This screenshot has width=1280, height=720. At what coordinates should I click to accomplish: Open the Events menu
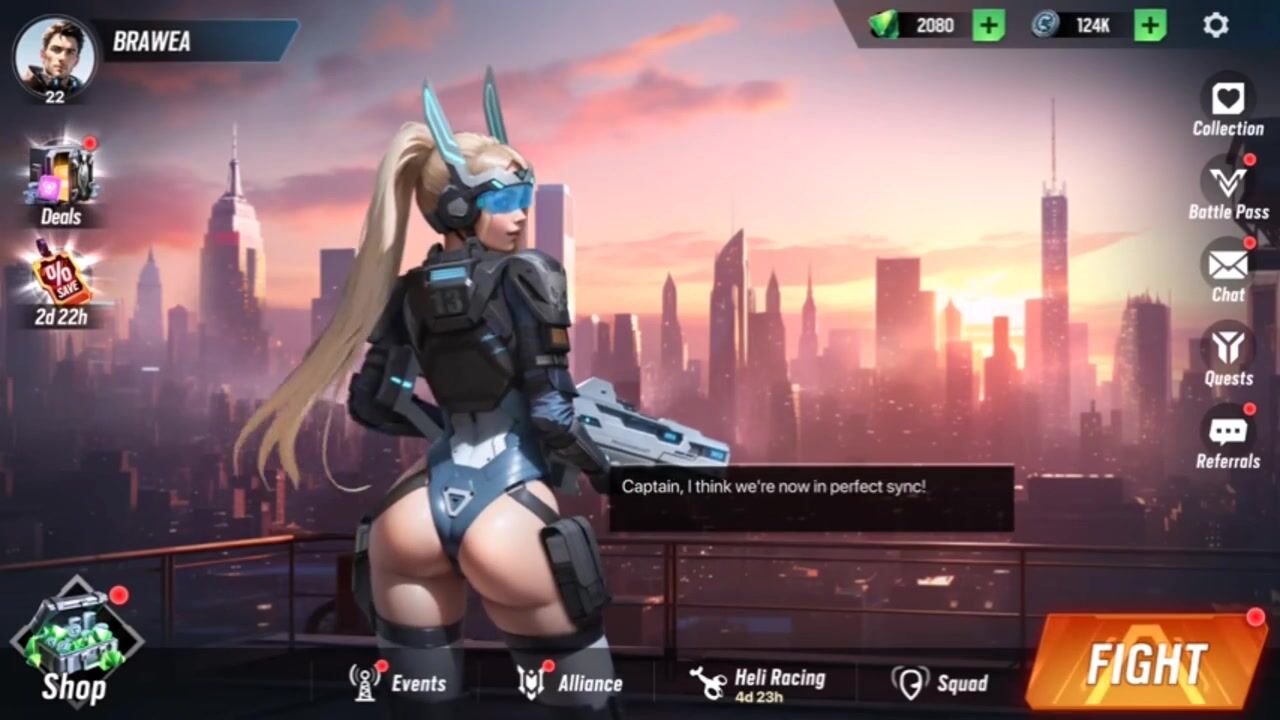pos(397,683)
